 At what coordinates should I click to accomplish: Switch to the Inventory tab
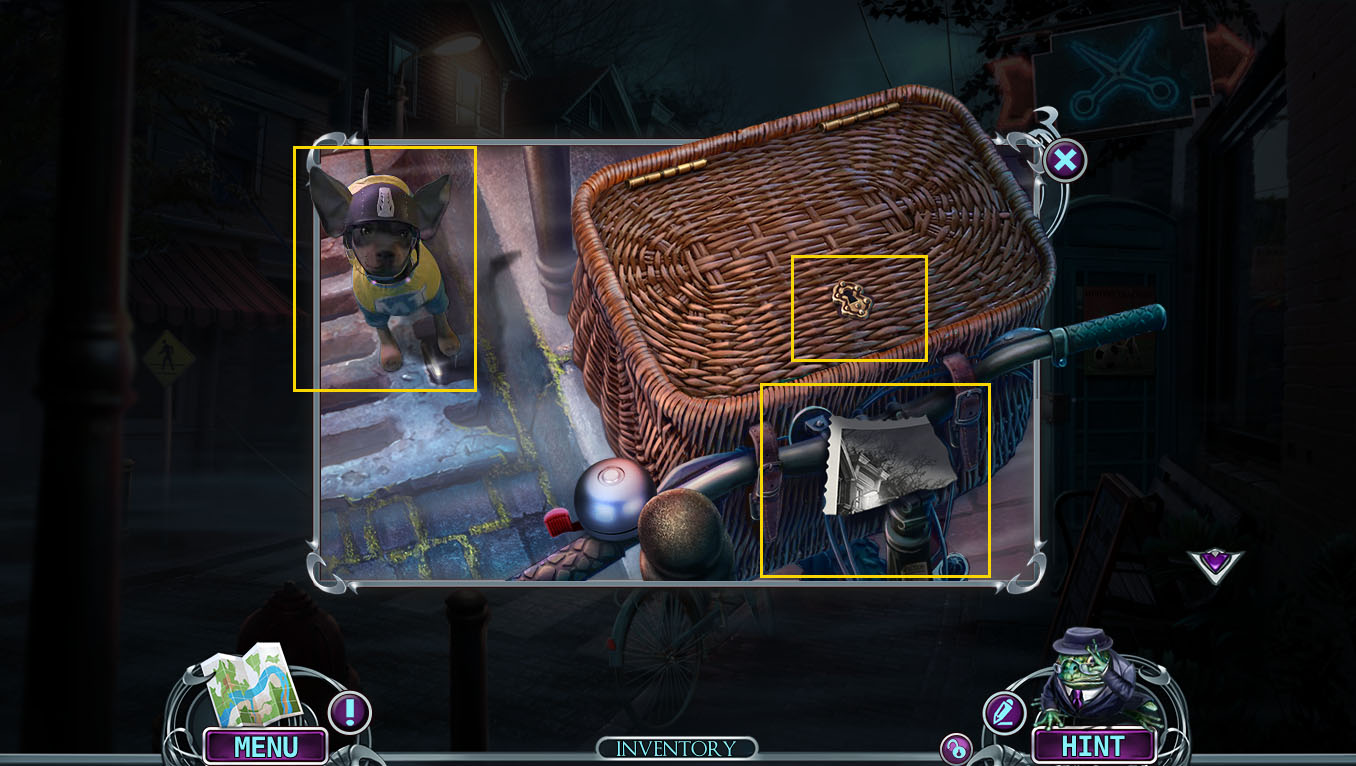[677, 746]
